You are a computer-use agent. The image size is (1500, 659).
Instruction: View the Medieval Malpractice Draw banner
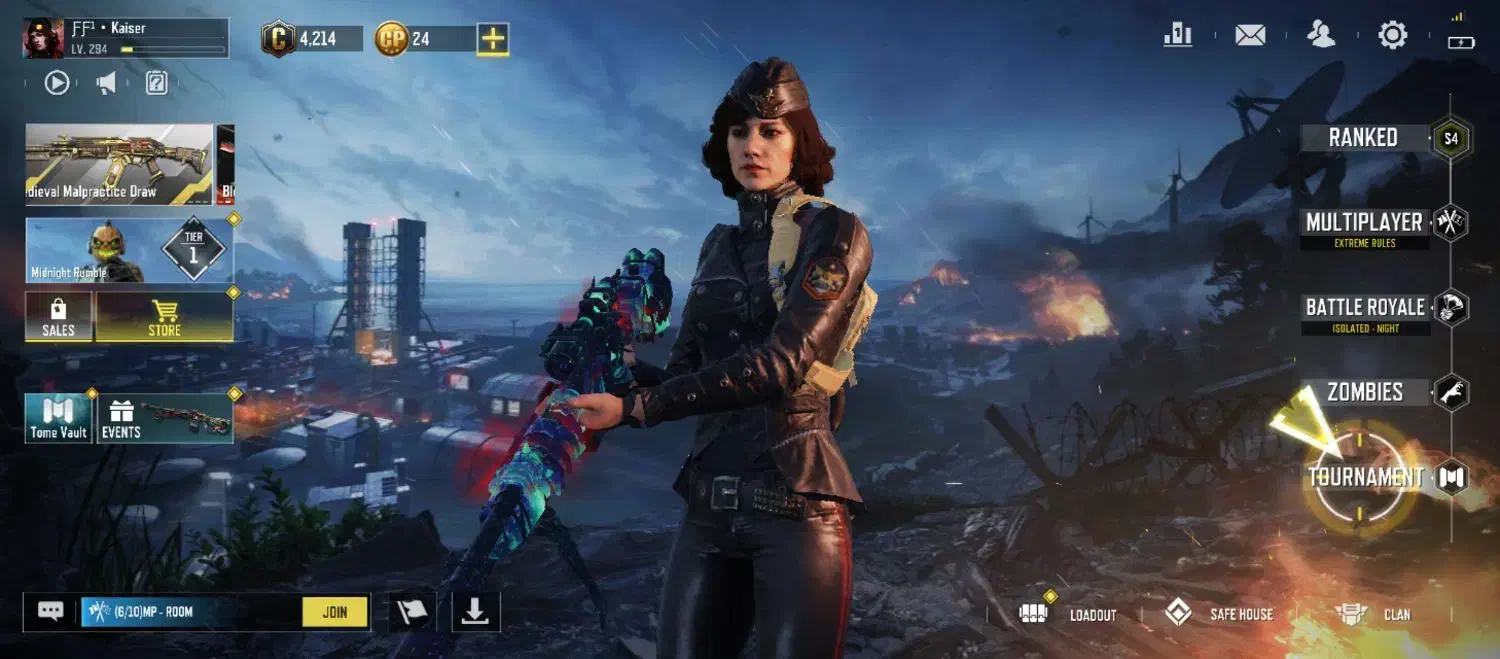[119, 164]
